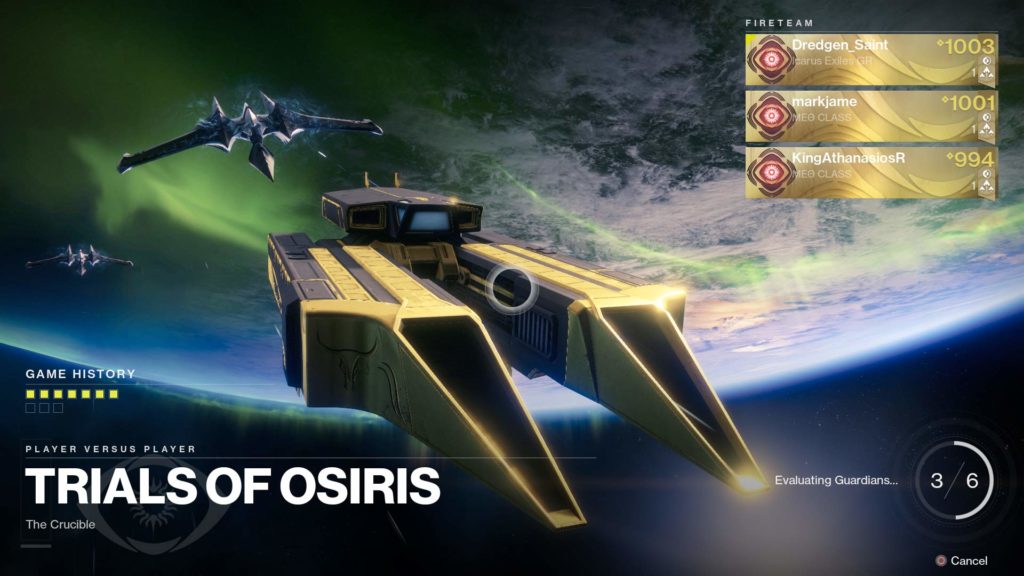Image resolution: width=1024 pixels, height=576 pixels.
Task: Open markjame's fireteam player card
Action: click(870, 116)
